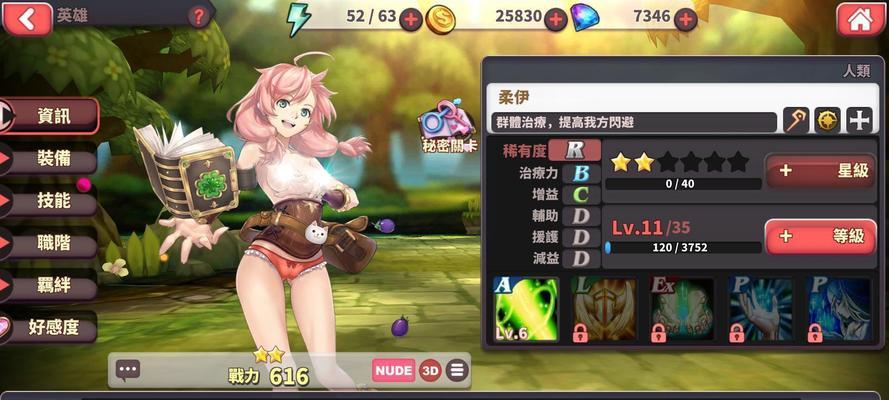Select the 職階 tab

coord(52,243)
